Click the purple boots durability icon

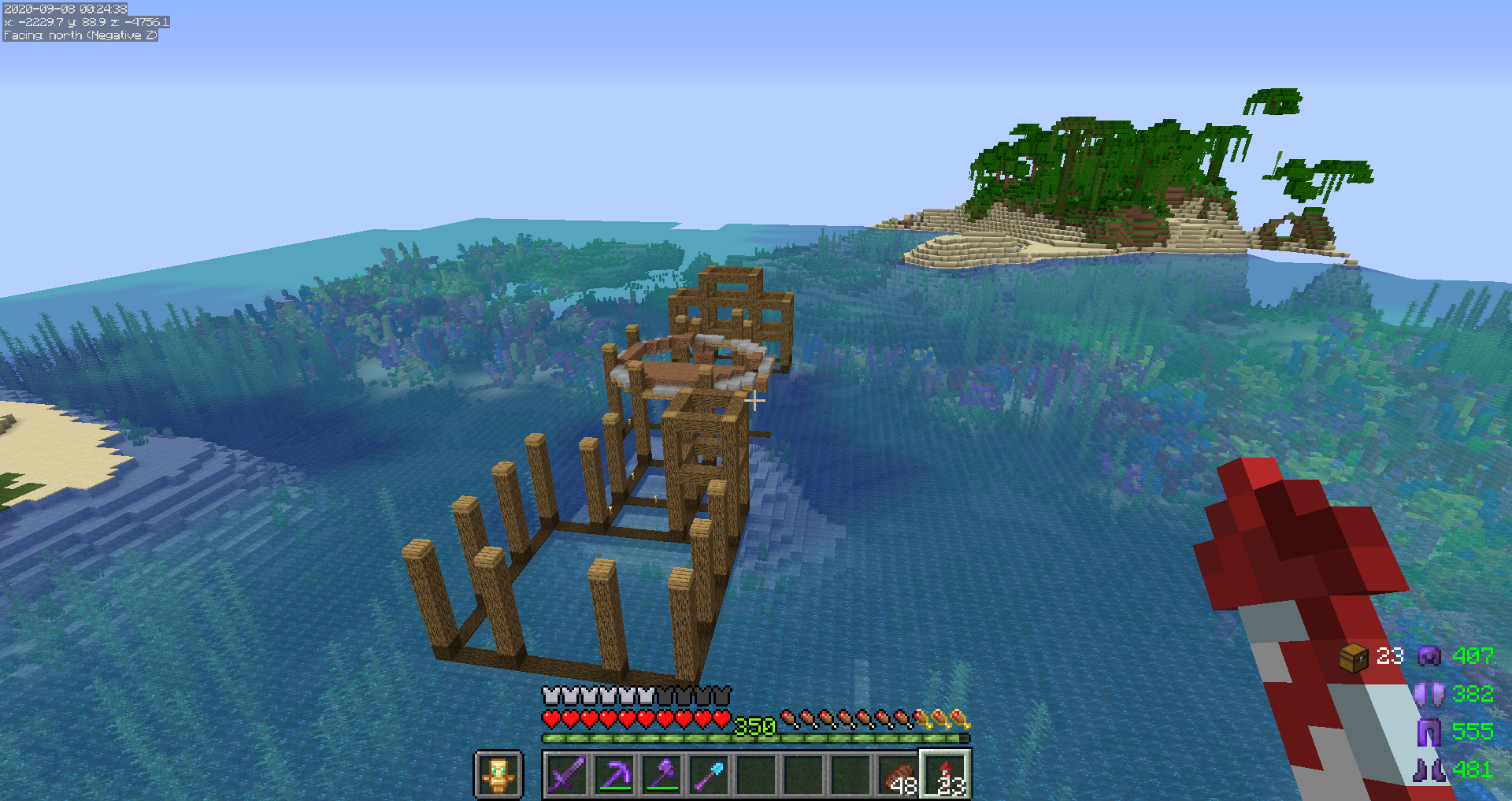point(1429,769)
